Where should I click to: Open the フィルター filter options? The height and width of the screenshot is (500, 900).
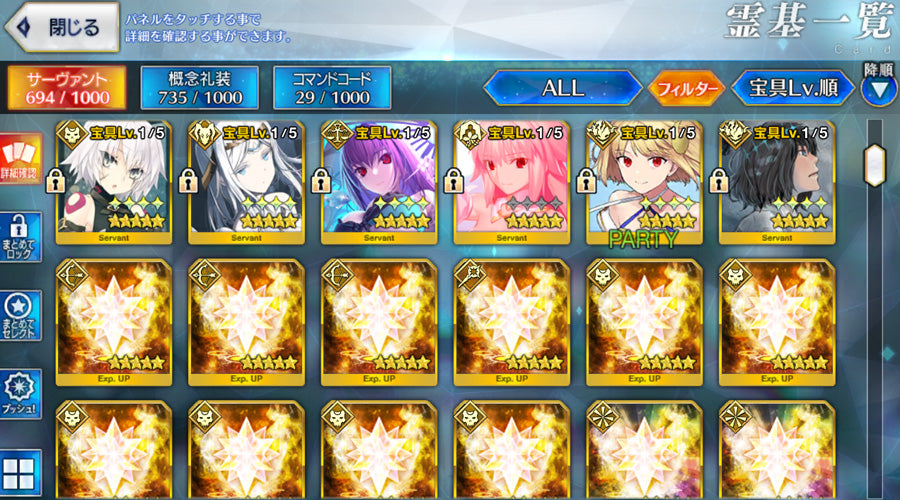(x=685, y=88)
